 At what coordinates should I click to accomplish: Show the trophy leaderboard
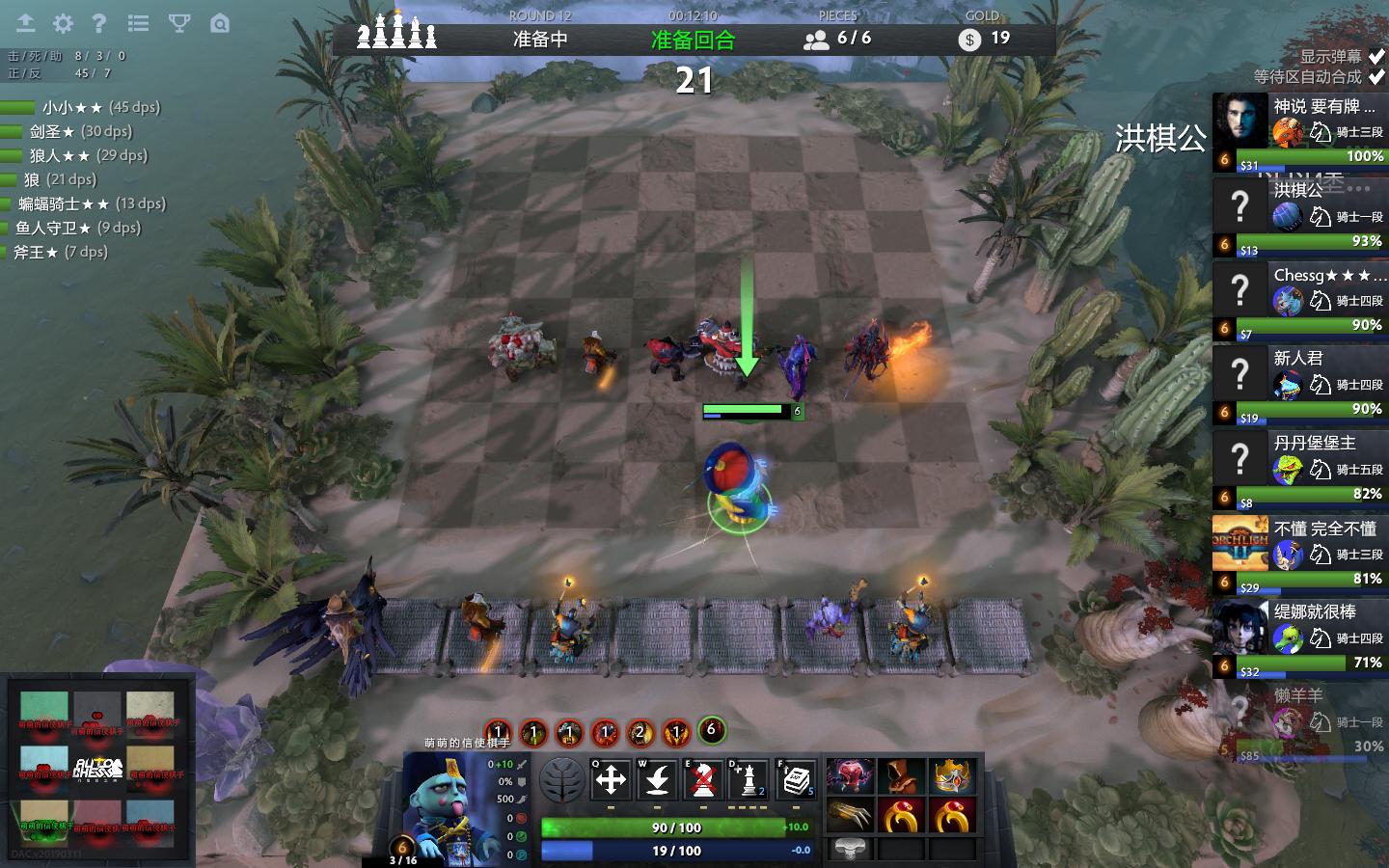tap(179, 23)
